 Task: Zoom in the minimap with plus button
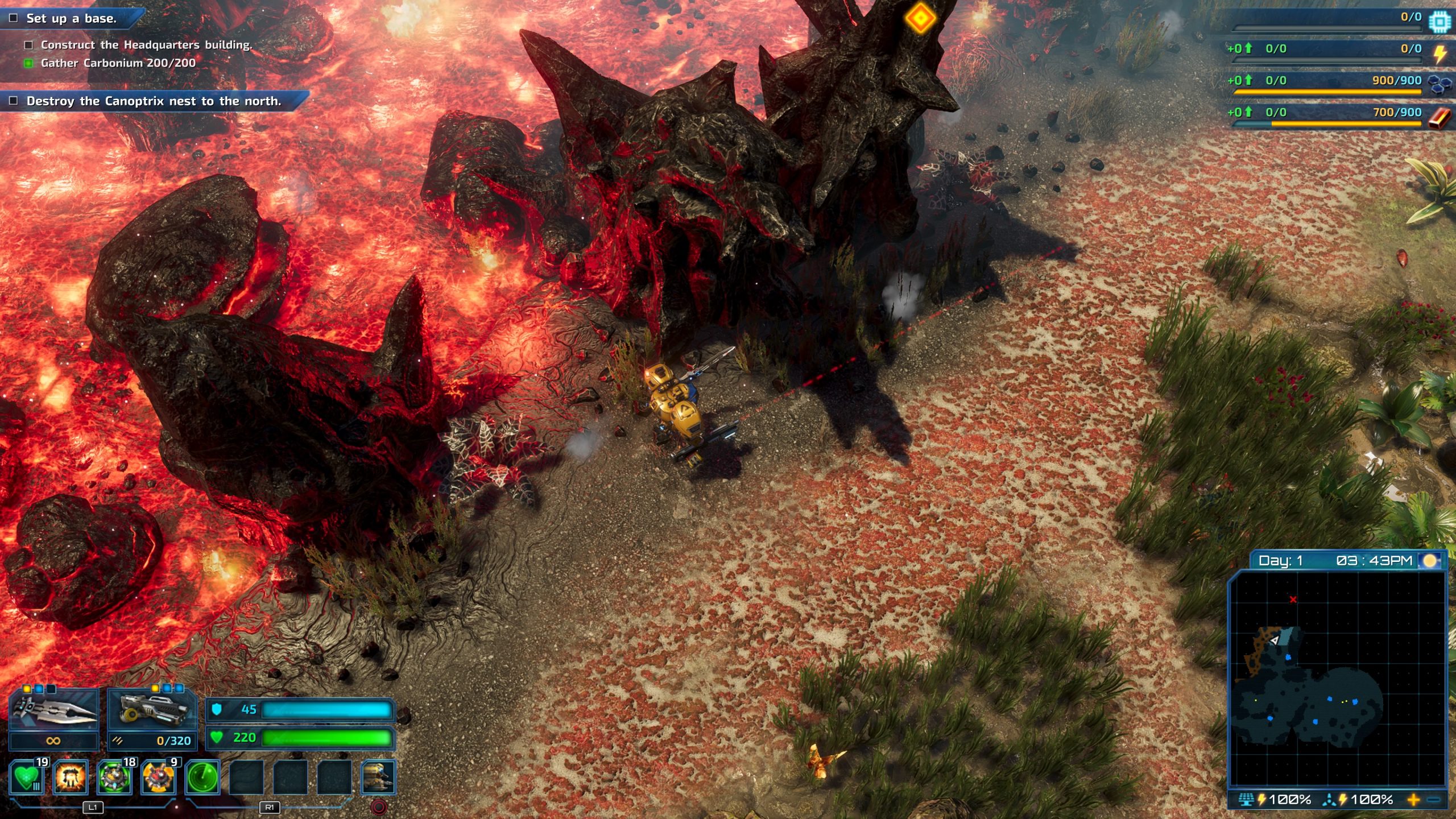pos(1413,800)
